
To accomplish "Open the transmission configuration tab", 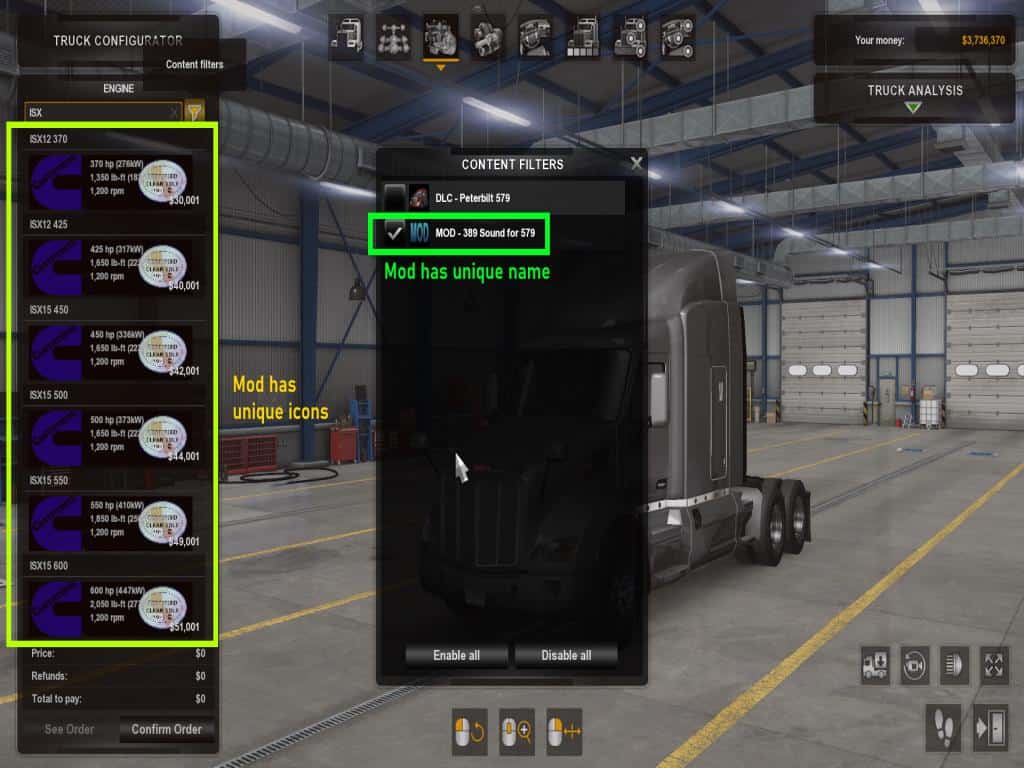I will pyautogui.click(x=487, y=38).
